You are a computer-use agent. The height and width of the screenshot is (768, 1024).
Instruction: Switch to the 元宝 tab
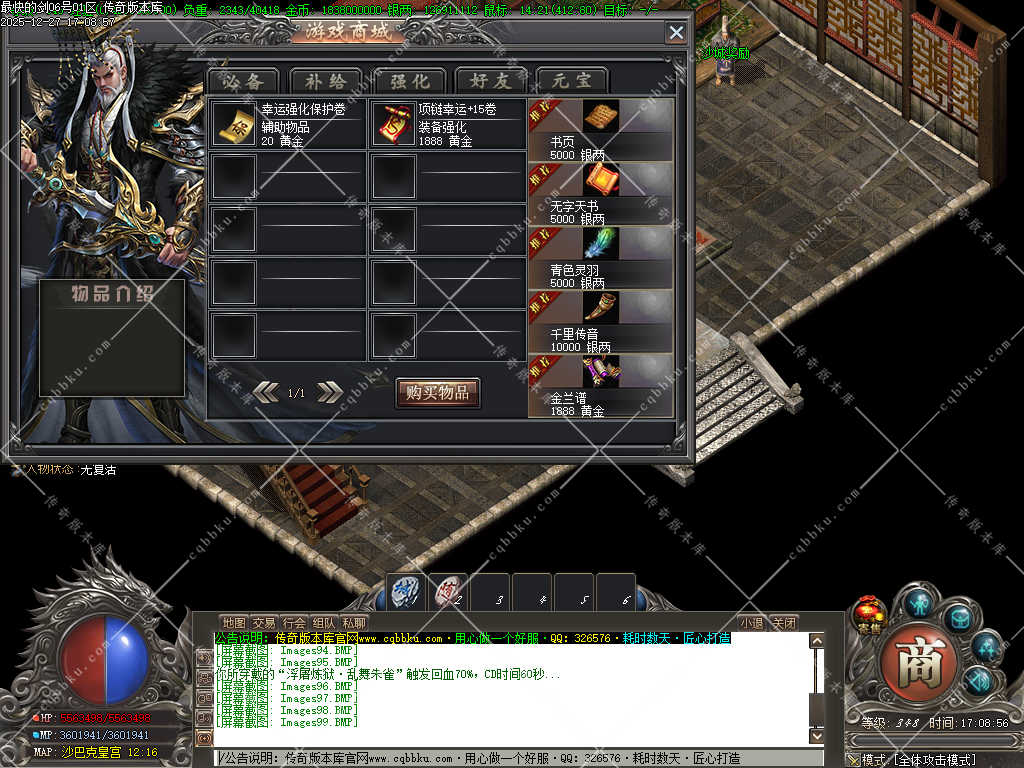572,81
